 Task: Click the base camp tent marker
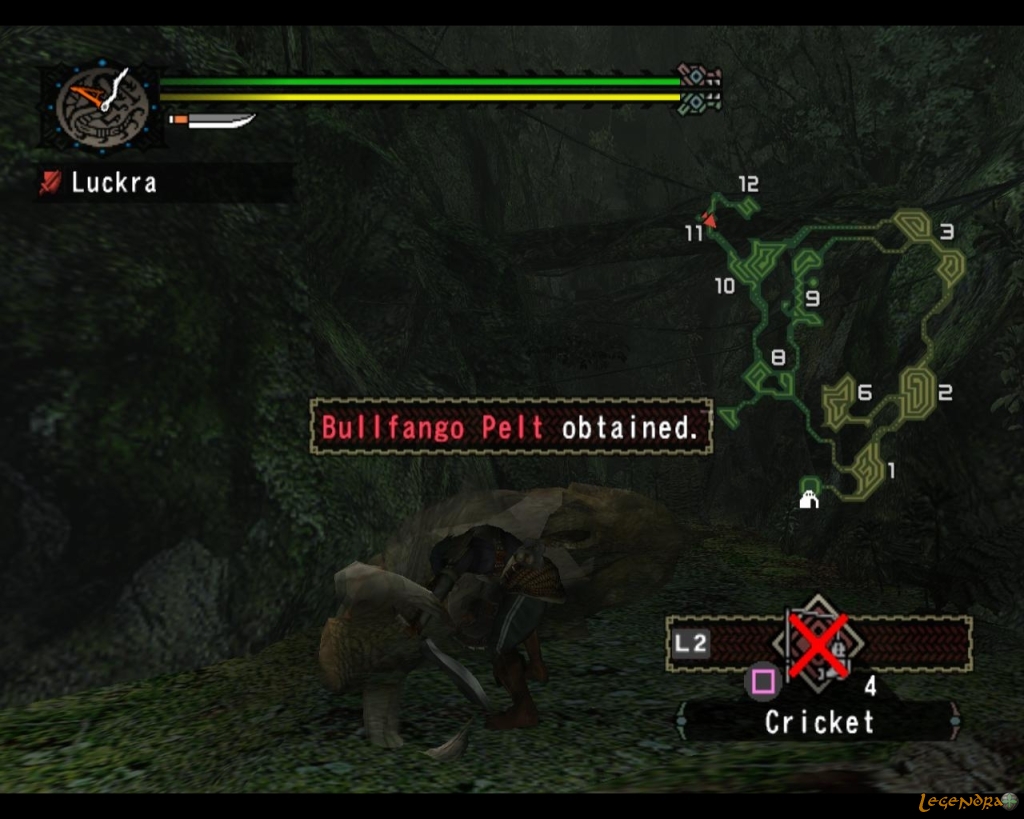(809, 497)
